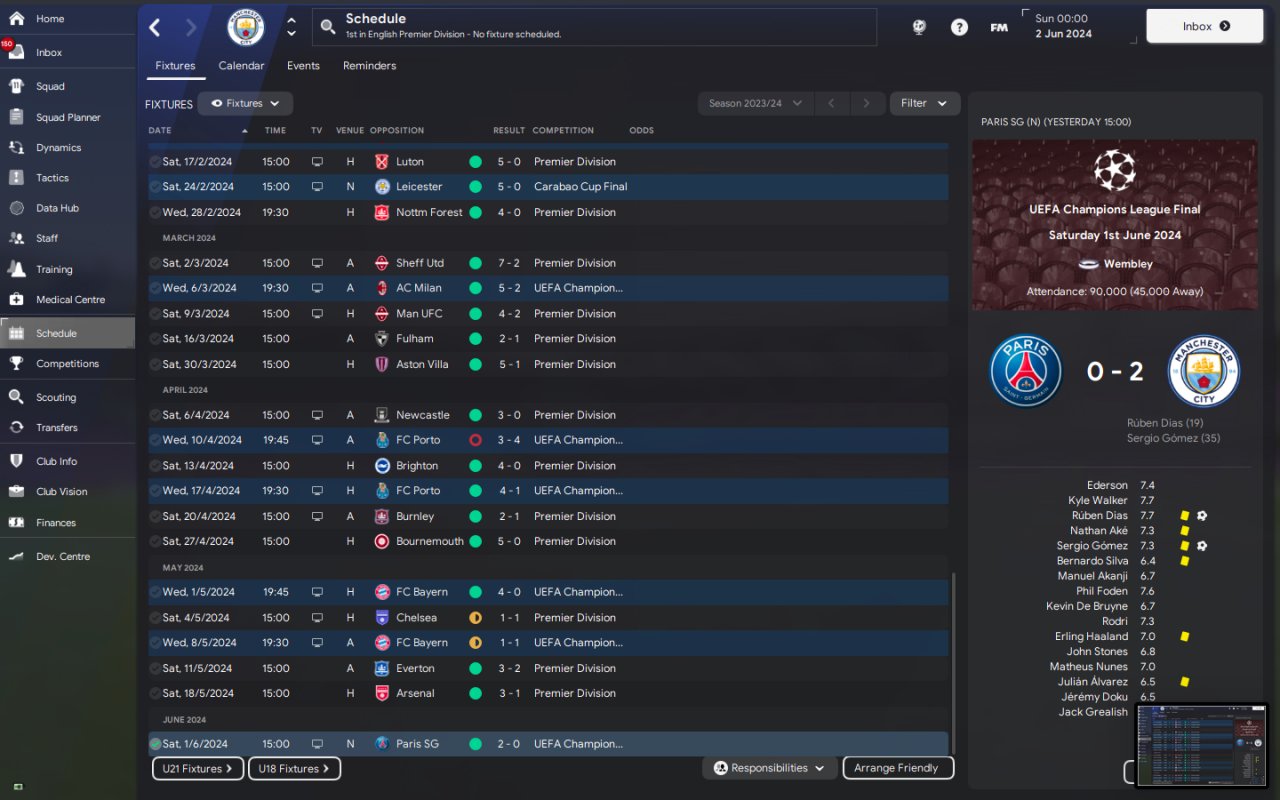The width and height of the screenshot is (1280, 800).
Task: Open the Tactics screen
Action: (52, 178)
